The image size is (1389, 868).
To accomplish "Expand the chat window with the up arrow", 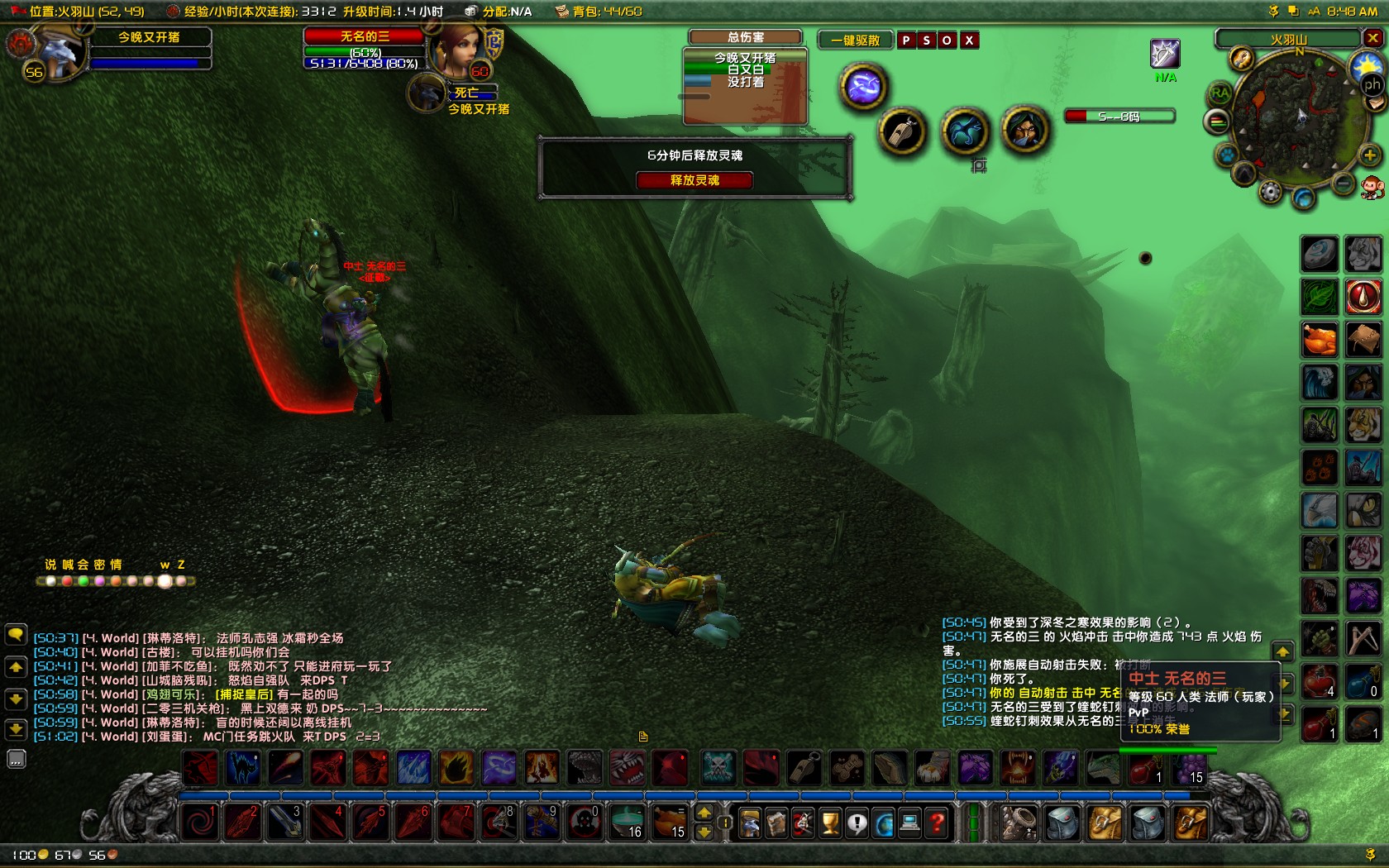I will pyautogui.click(x=17, y=665).
